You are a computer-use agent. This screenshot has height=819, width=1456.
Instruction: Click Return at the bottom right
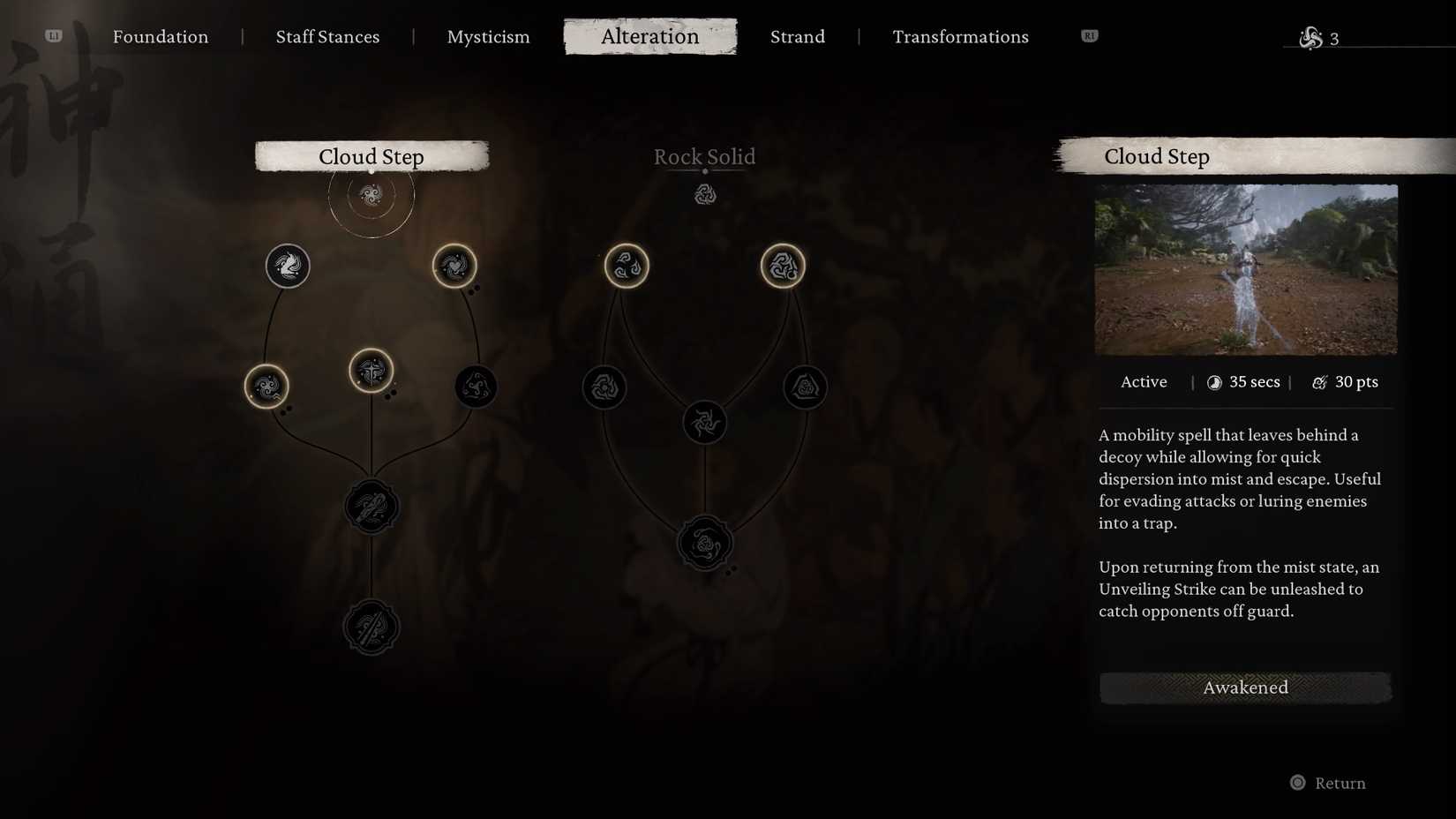[1328, 783]
